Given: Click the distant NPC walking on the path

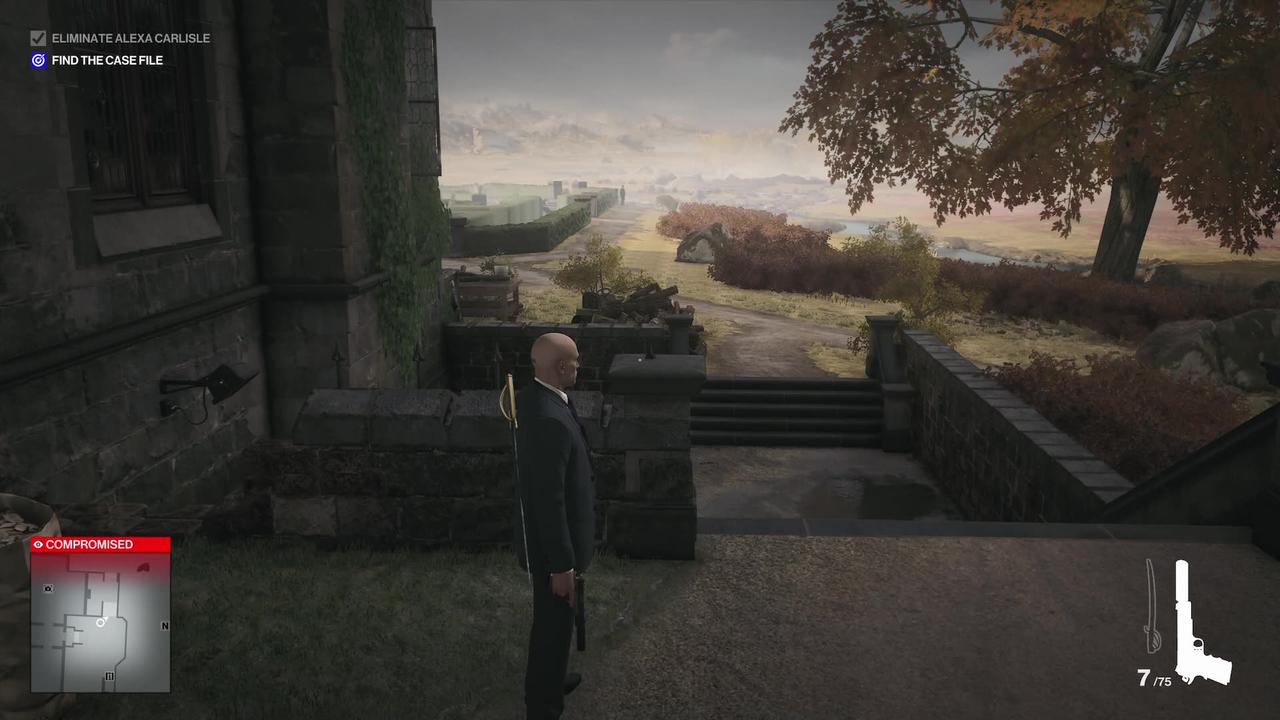Looking at the screenshot, I should tap(622, 191).
